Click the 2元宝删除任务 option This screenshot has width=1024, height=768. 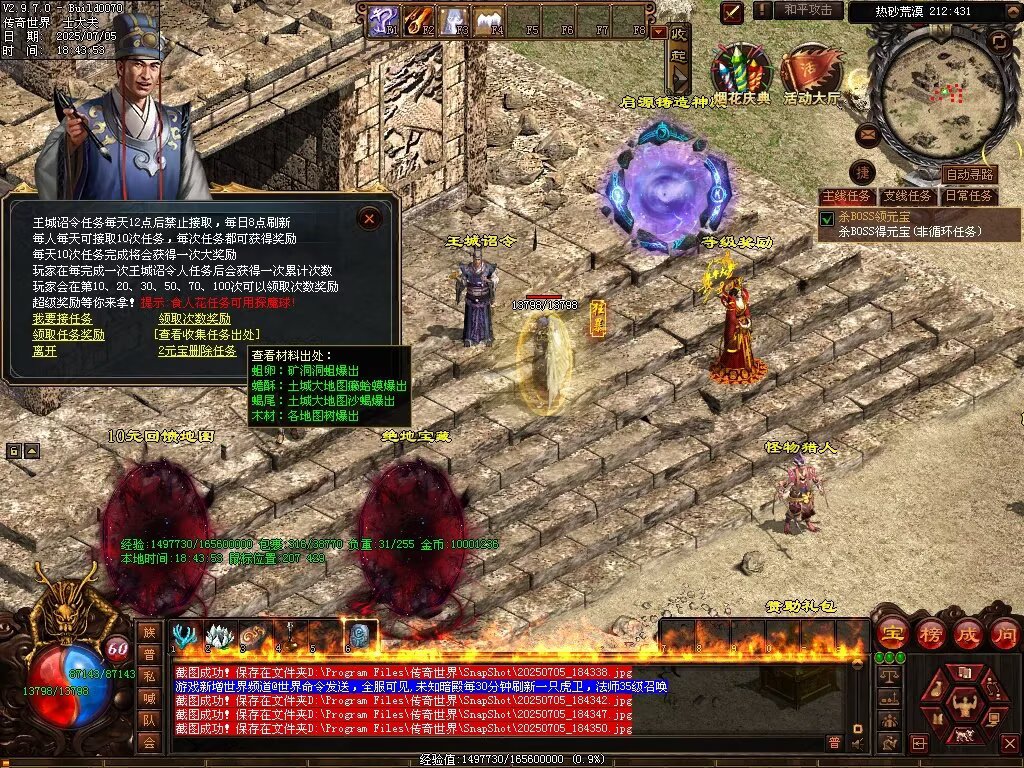coord(197,351)
